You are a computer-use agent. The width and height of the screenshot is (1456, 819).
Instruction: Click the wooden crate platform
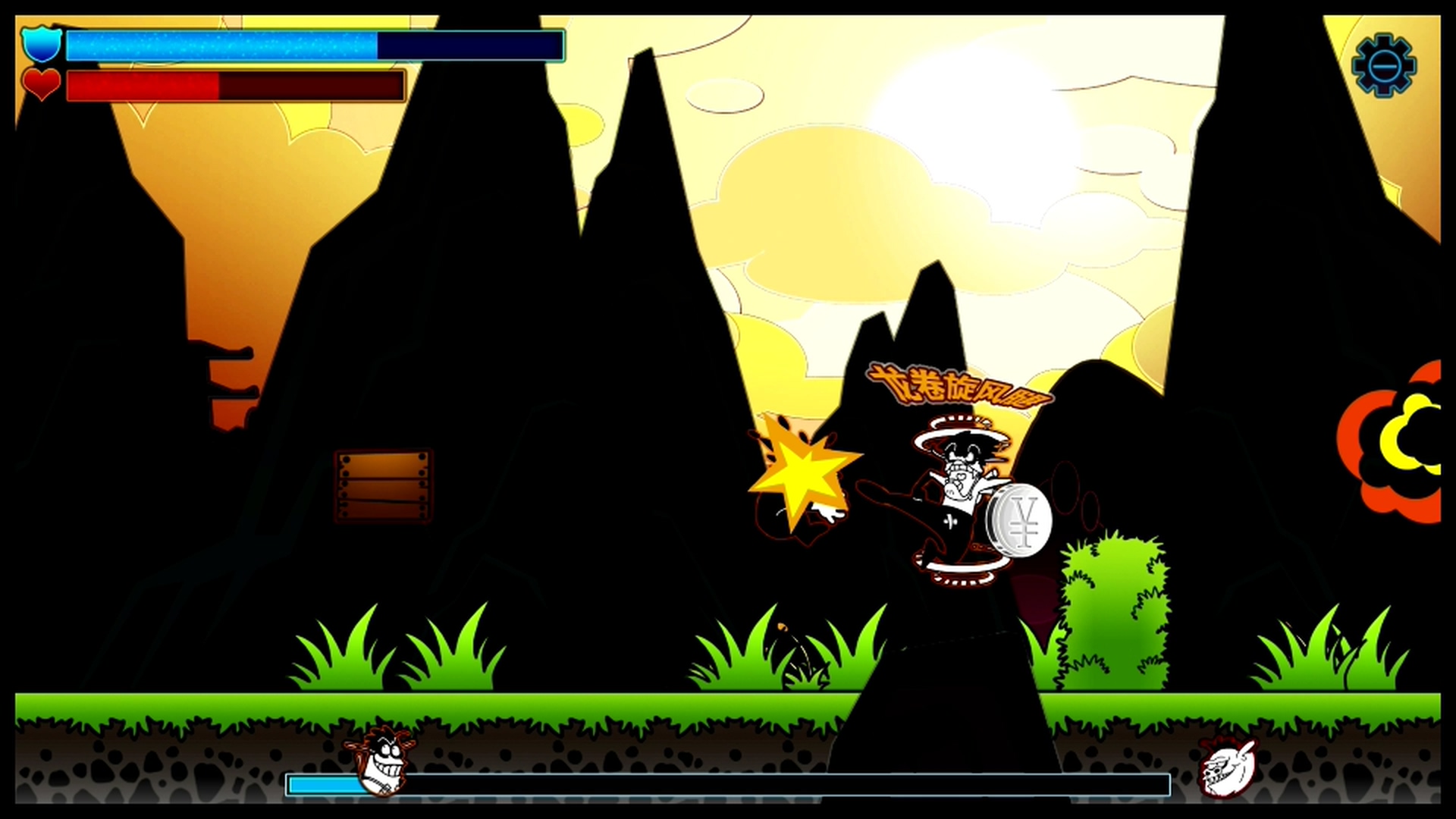coord(382,485)
